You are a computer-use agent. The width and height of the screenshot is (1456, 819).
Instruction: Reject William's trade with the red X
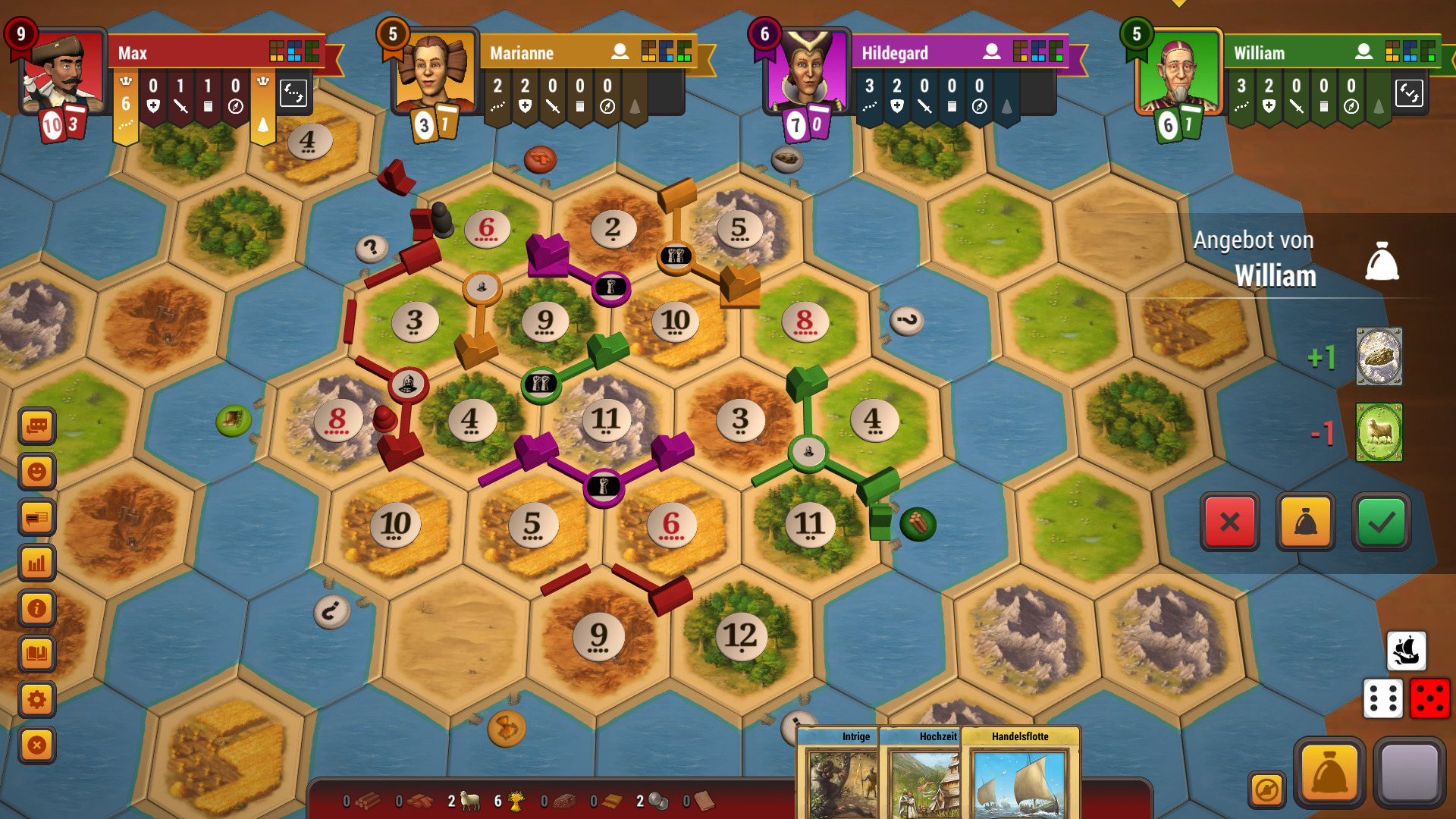pos(1230,522)
